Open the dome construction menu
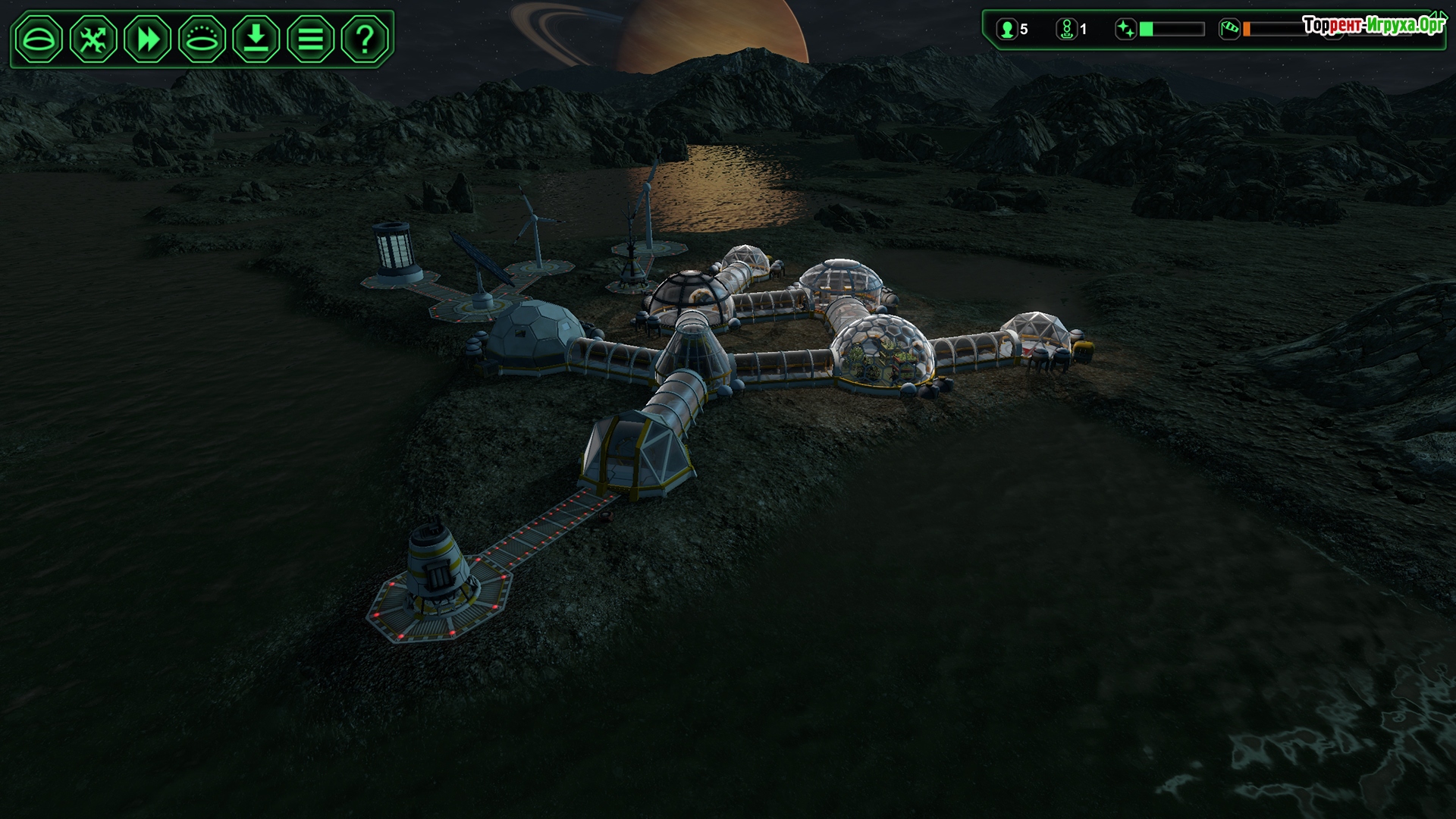 pos(39,38)
